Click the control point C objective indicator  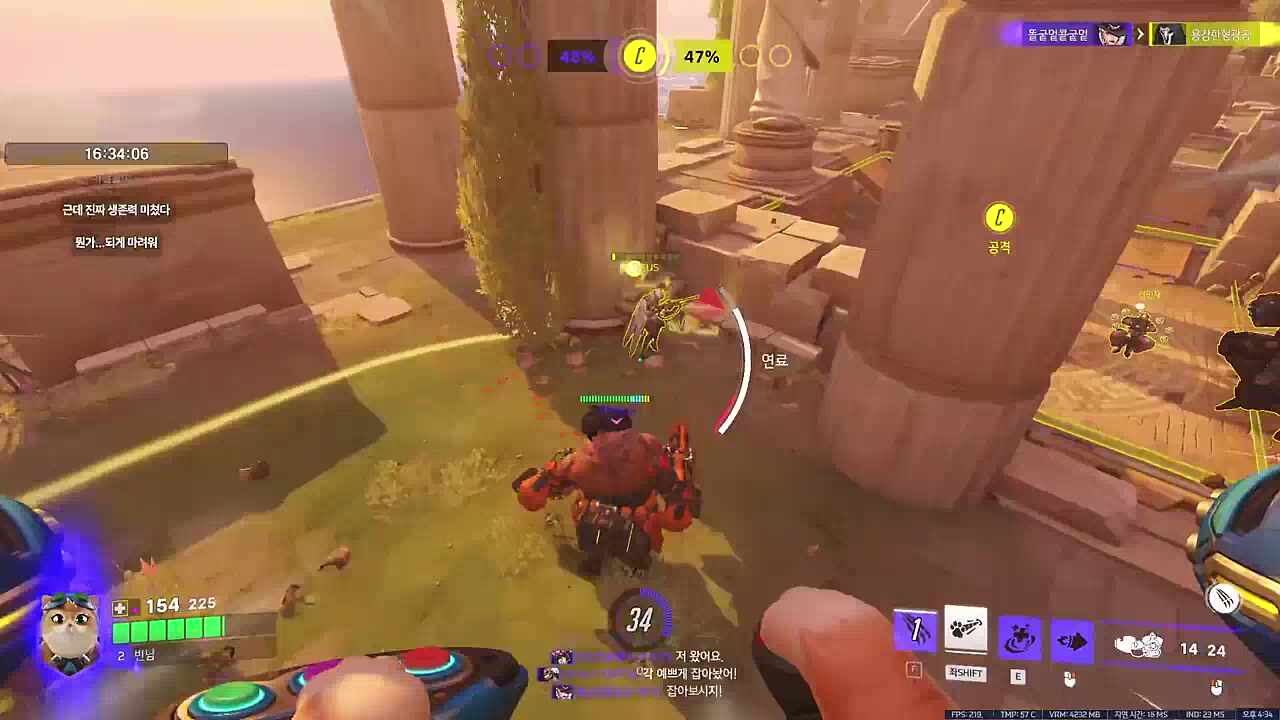639,56
